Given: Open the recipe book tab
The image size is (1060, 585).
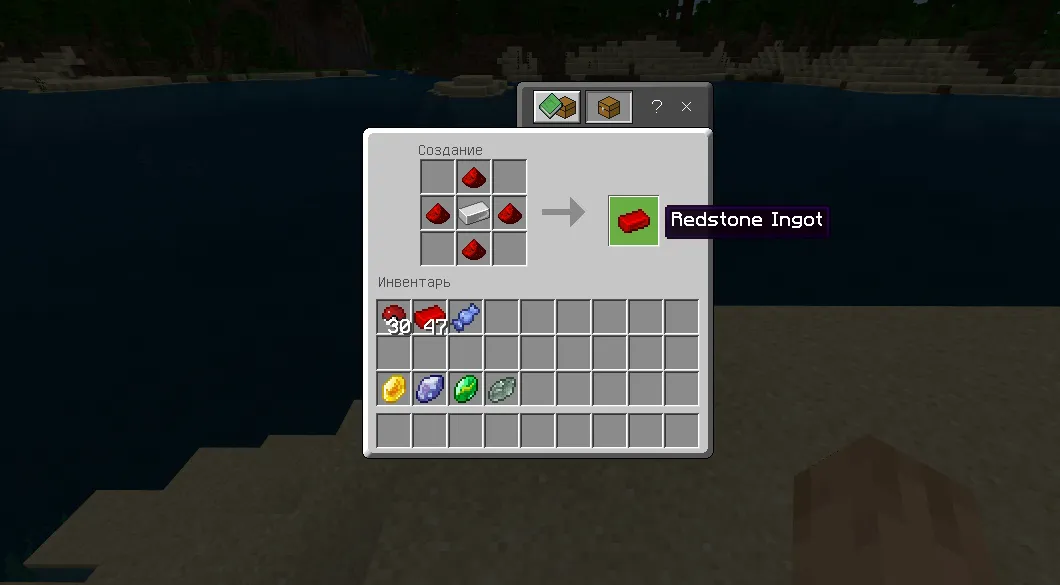Looking at the screenshot, I should point(556,107).
